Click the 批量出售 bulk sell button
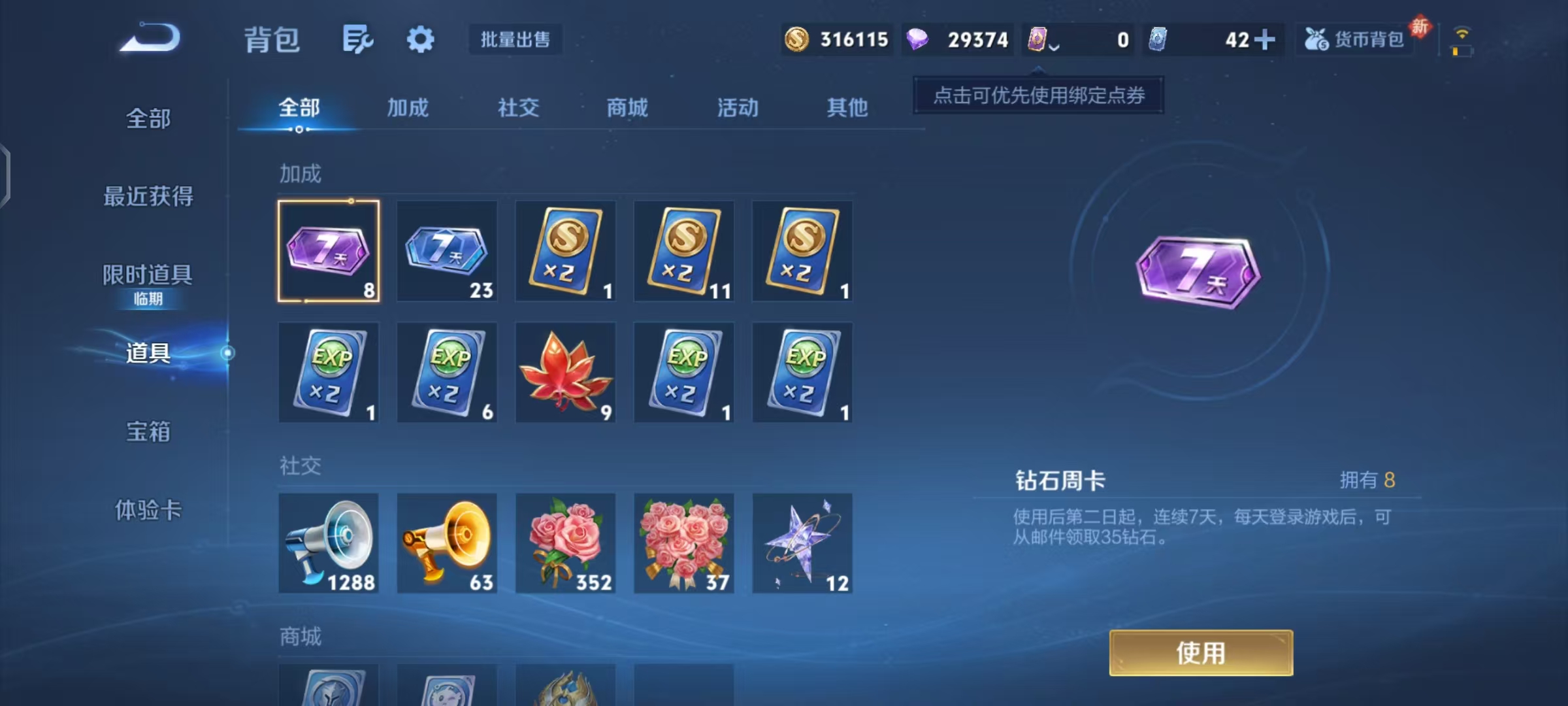The height and width of the screenshot is (706, 1568). click(515, 39)
